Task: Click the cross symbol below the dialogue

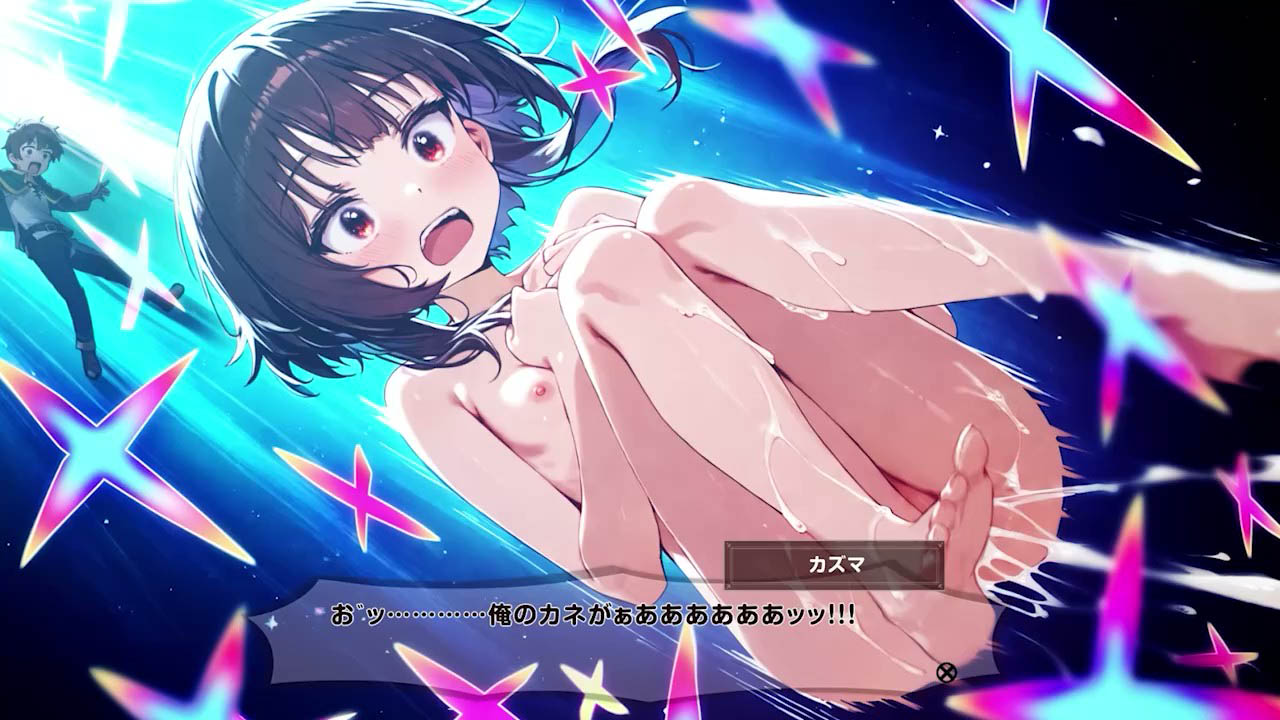Action: (948, 674)
